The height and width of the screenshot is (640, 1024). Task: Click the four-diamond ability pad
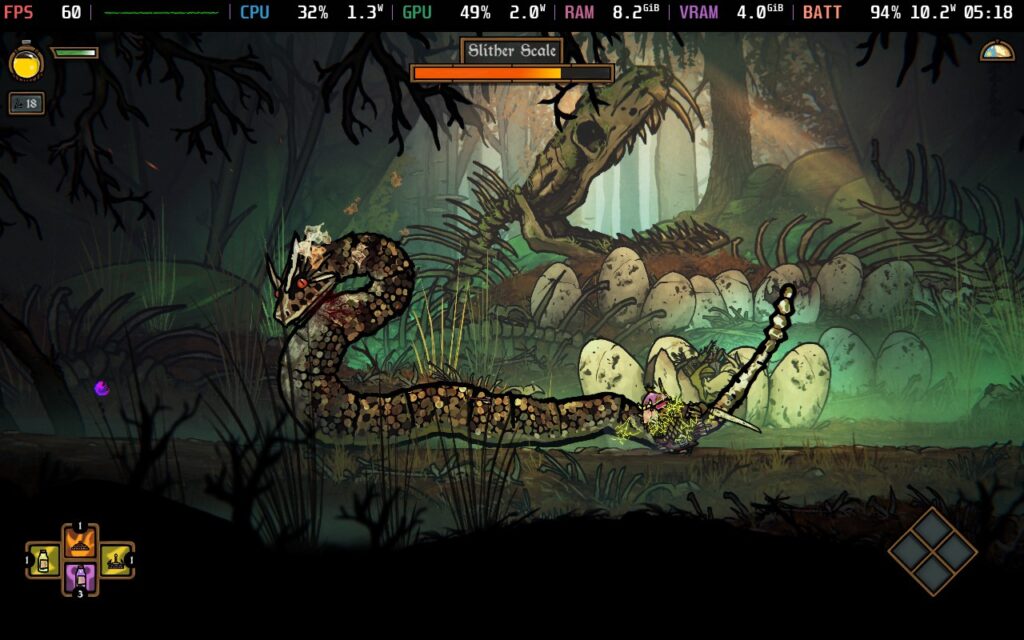tap(932, 552)
